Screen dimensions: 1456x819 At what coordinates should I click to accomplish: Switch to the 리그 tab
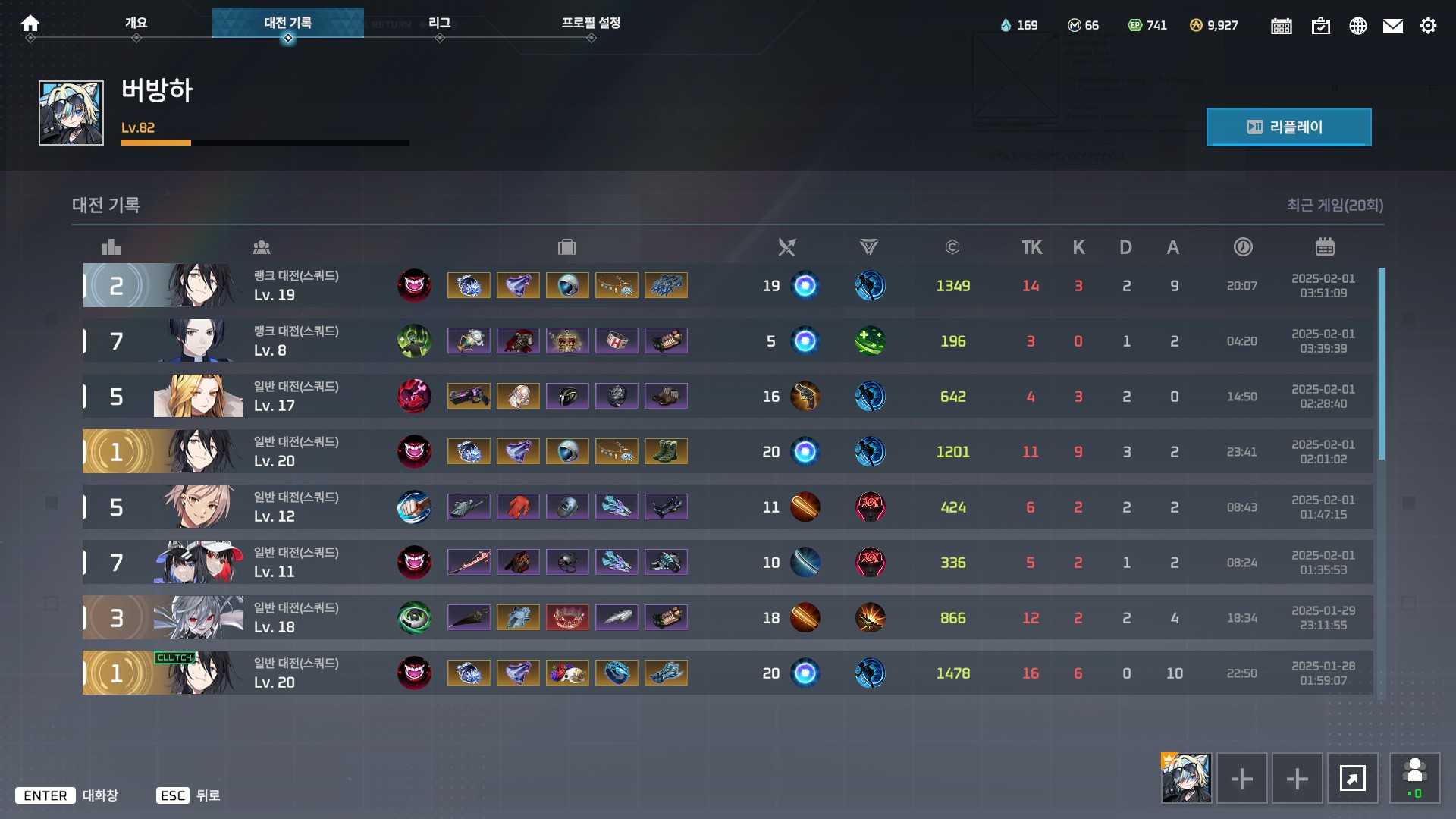439,23
